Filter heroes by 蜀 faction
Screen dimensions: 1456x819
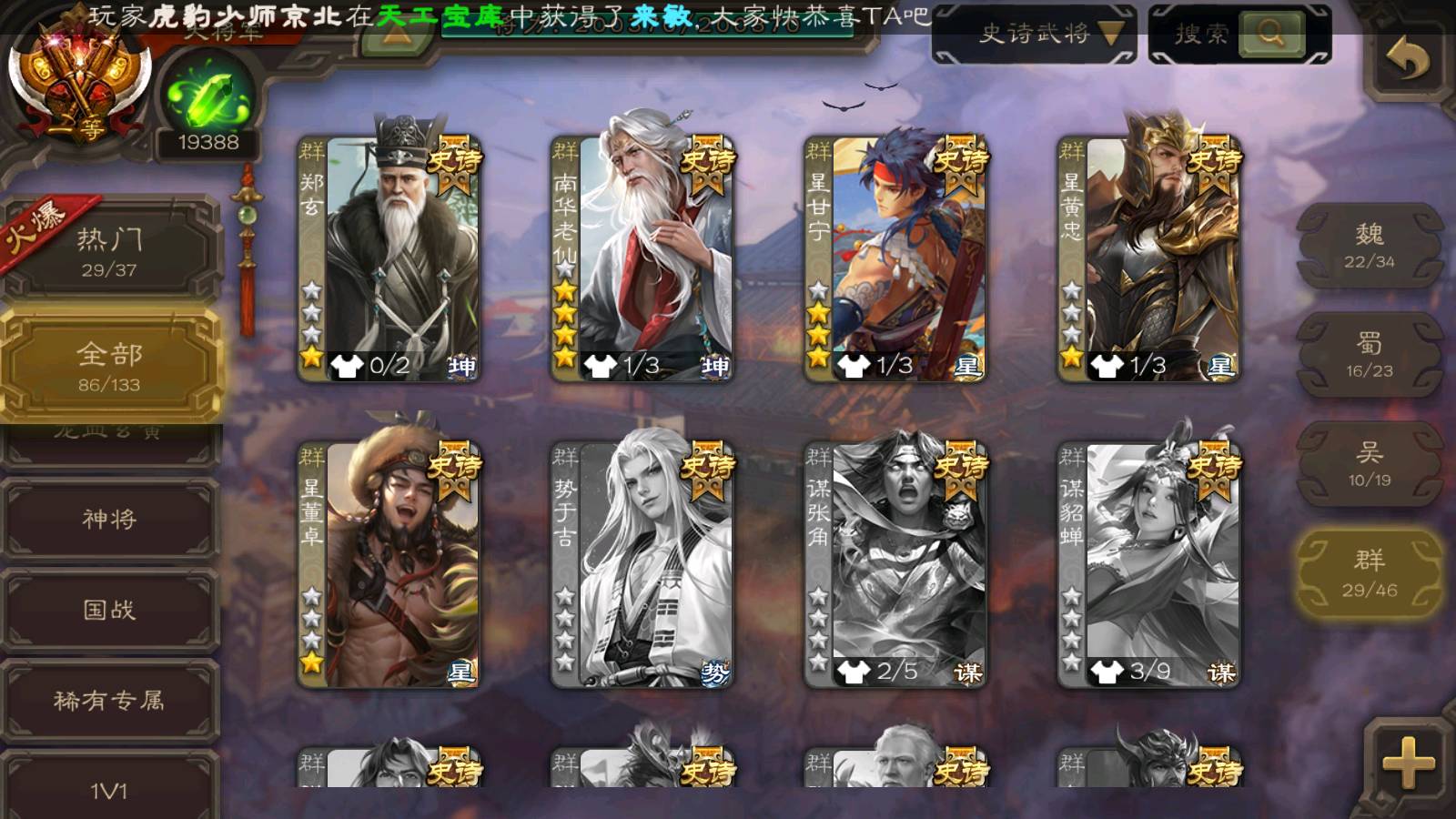tap(1370, 355)
